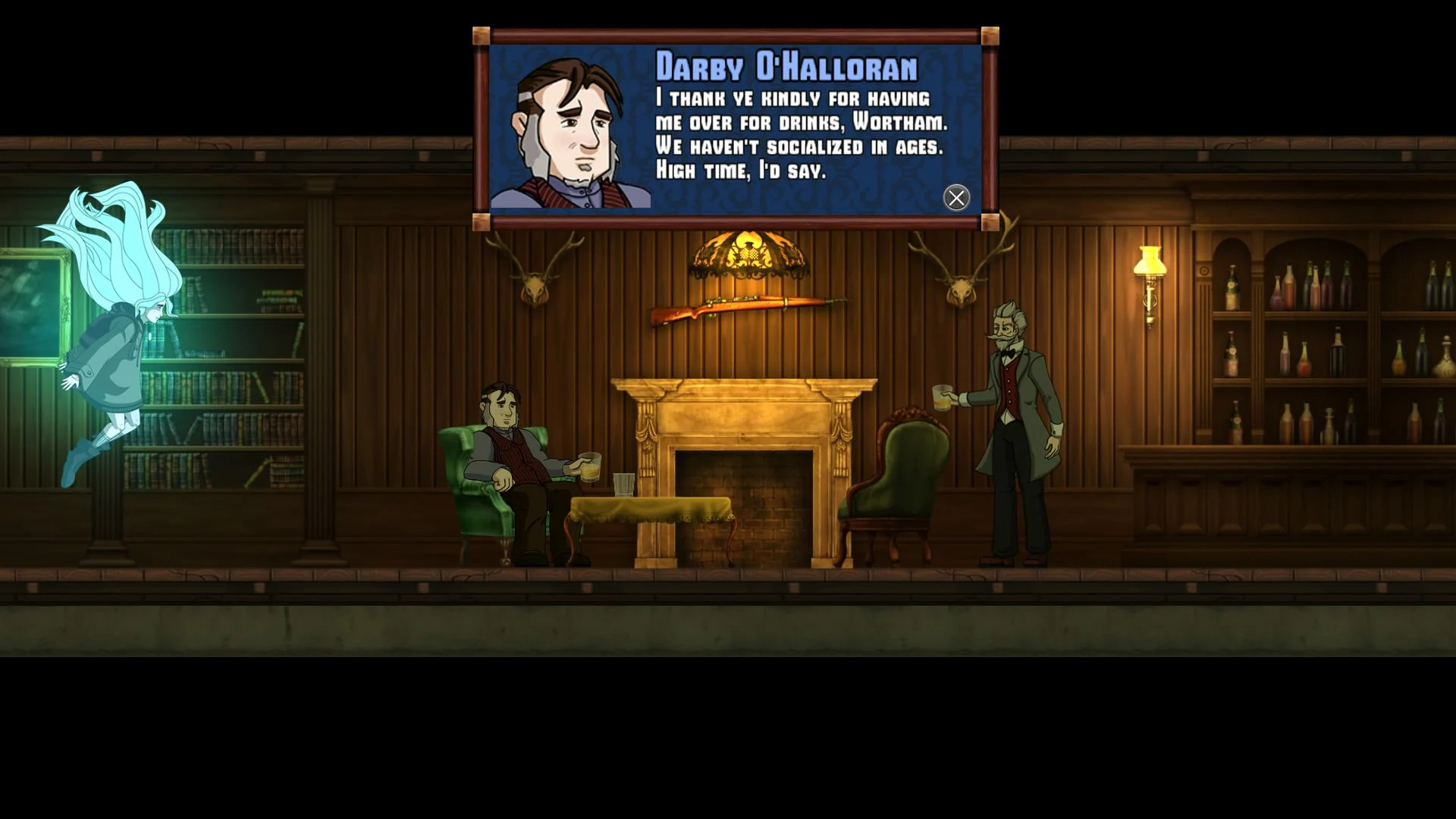1456x819 pixels.
Task: Dismiss the dialog with the X button
Action: click(x=956, y=198)
